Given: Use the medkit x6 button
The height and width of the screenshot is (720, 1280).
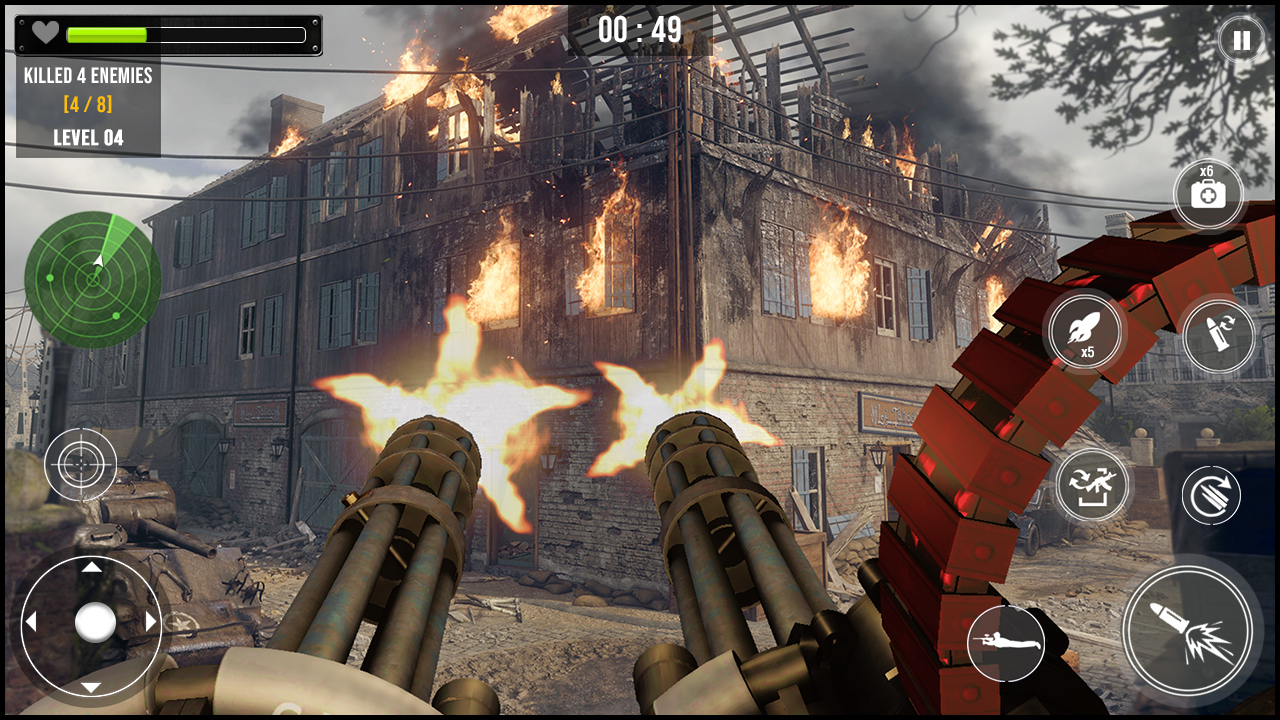Looking at the screenshot, I should [1208, 193].
